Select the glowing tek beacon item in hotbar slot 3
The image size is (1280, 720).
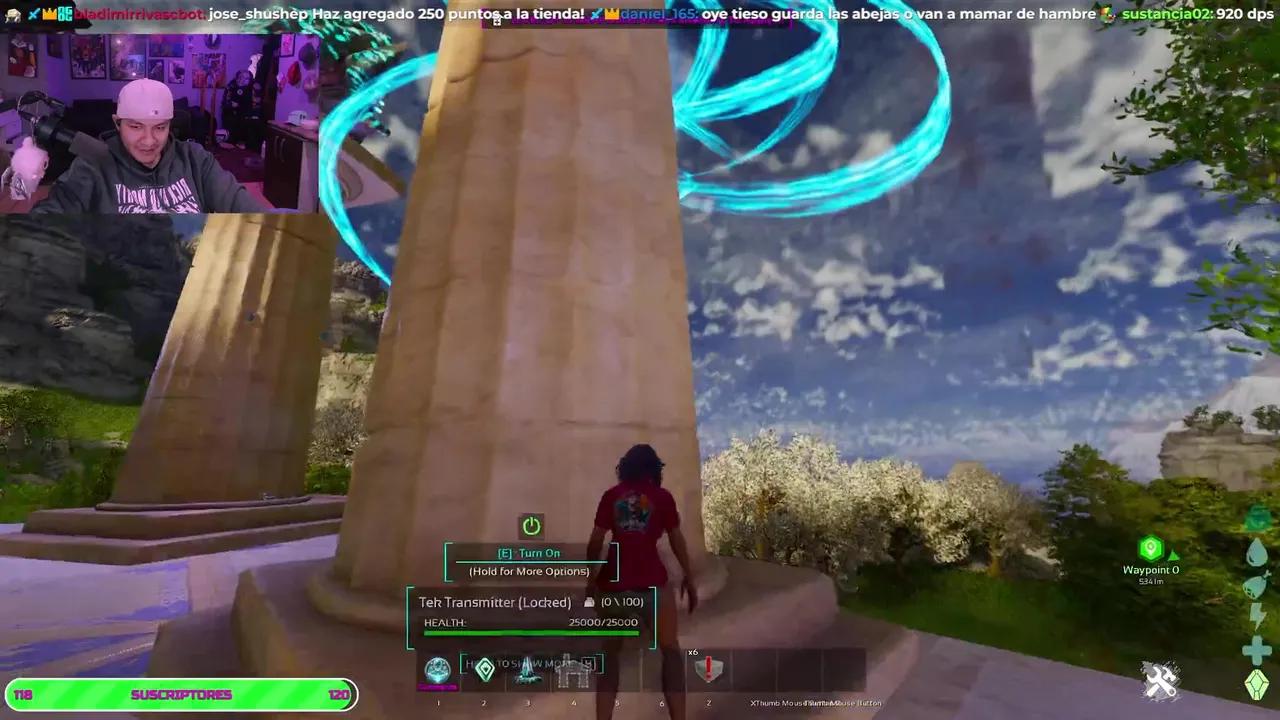coord(529,670)
